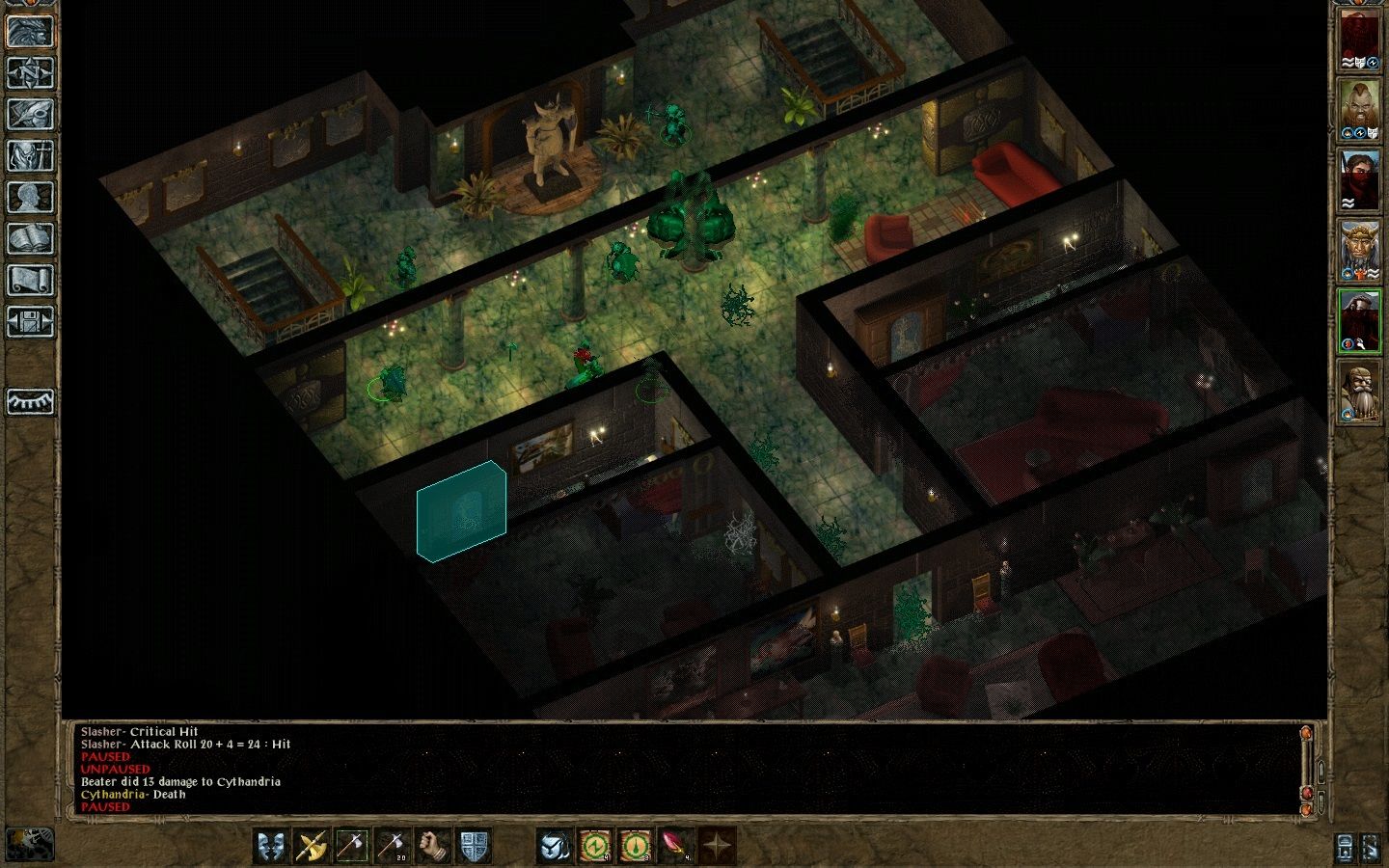Open the area map with the compass button
This screenshot has height=868, width=1389.
[30, 72]
